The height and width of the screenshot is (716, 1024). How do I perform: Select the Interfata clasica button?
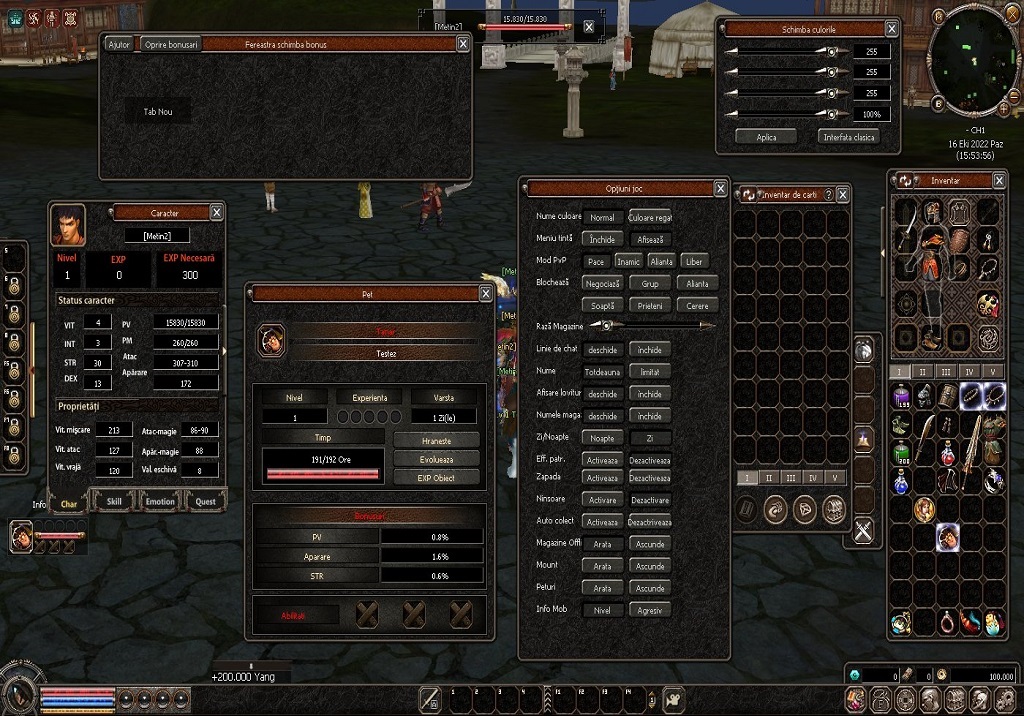[850, 136]
